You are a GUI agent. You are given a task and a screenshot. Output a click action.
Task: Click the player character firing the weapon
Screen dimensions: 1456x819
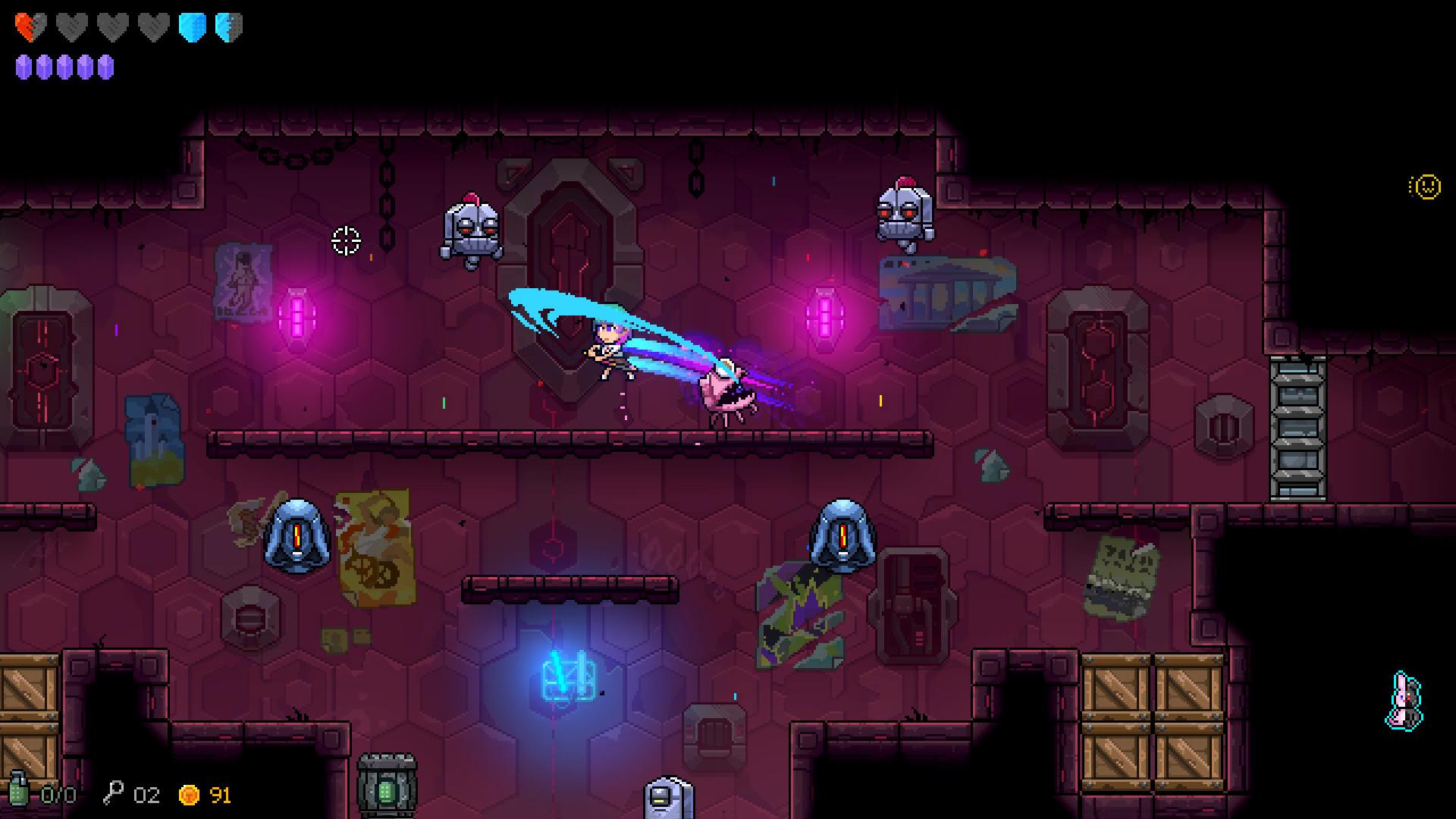tap(608, 349)
